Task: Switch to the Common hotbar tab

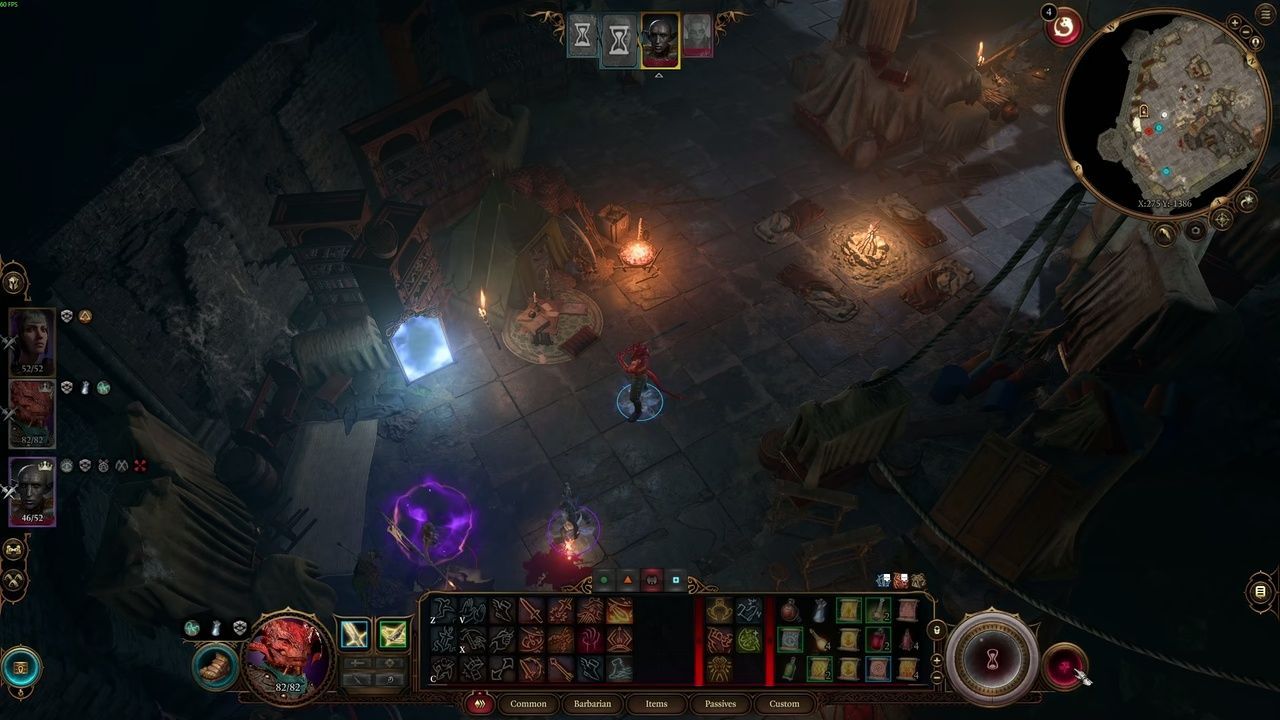Action: (528, 704)
